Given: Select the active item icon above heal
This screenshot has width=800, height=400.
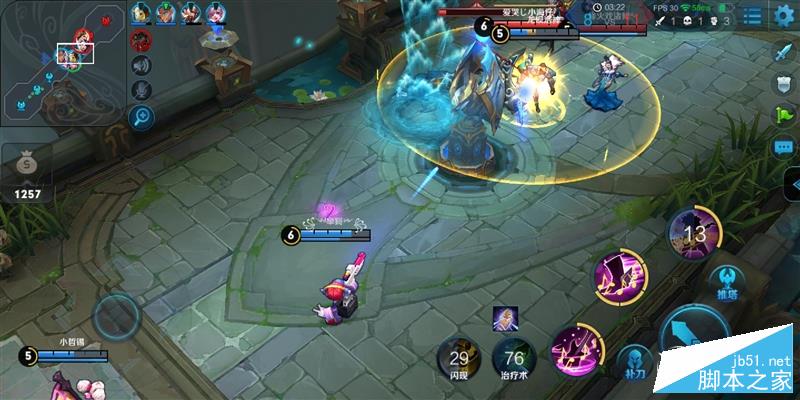Looking at the screenshot, I should 505,318.
